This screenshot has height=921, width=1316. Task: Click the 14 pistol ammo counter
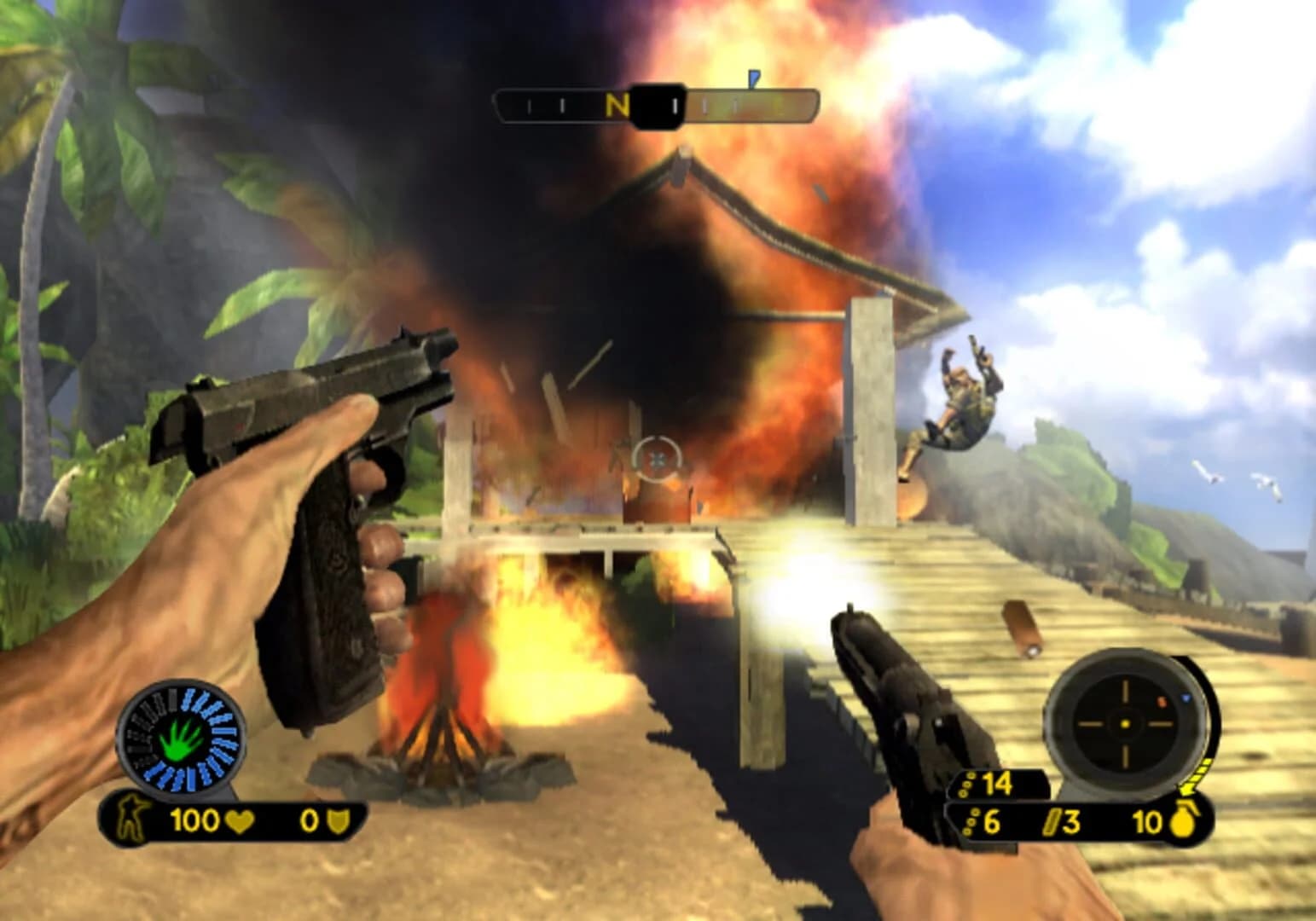pyautogui.click(x=998, y=782)
